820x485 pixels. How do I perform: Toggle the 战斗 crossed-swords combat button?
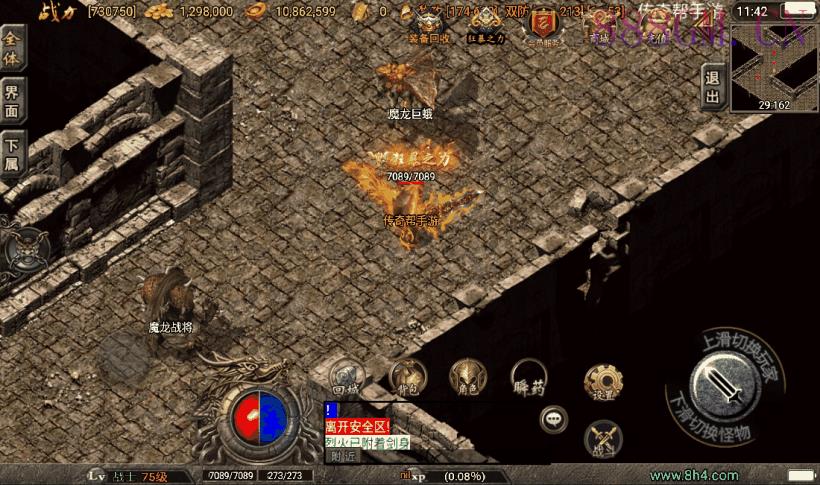point(603,437)
